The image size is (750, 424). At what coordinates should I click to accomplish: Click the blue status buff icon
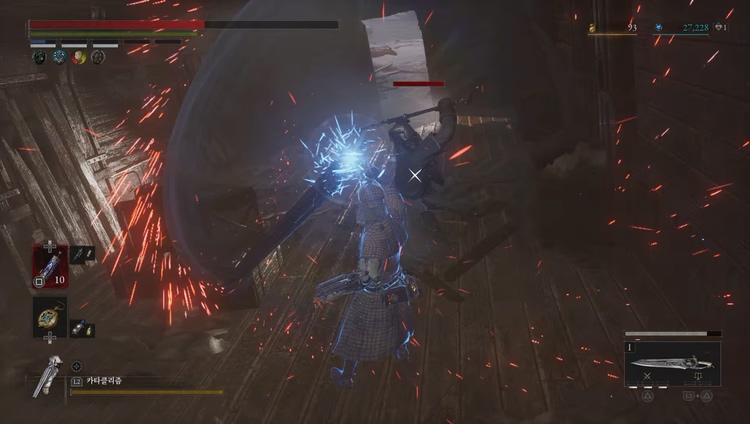59,58
